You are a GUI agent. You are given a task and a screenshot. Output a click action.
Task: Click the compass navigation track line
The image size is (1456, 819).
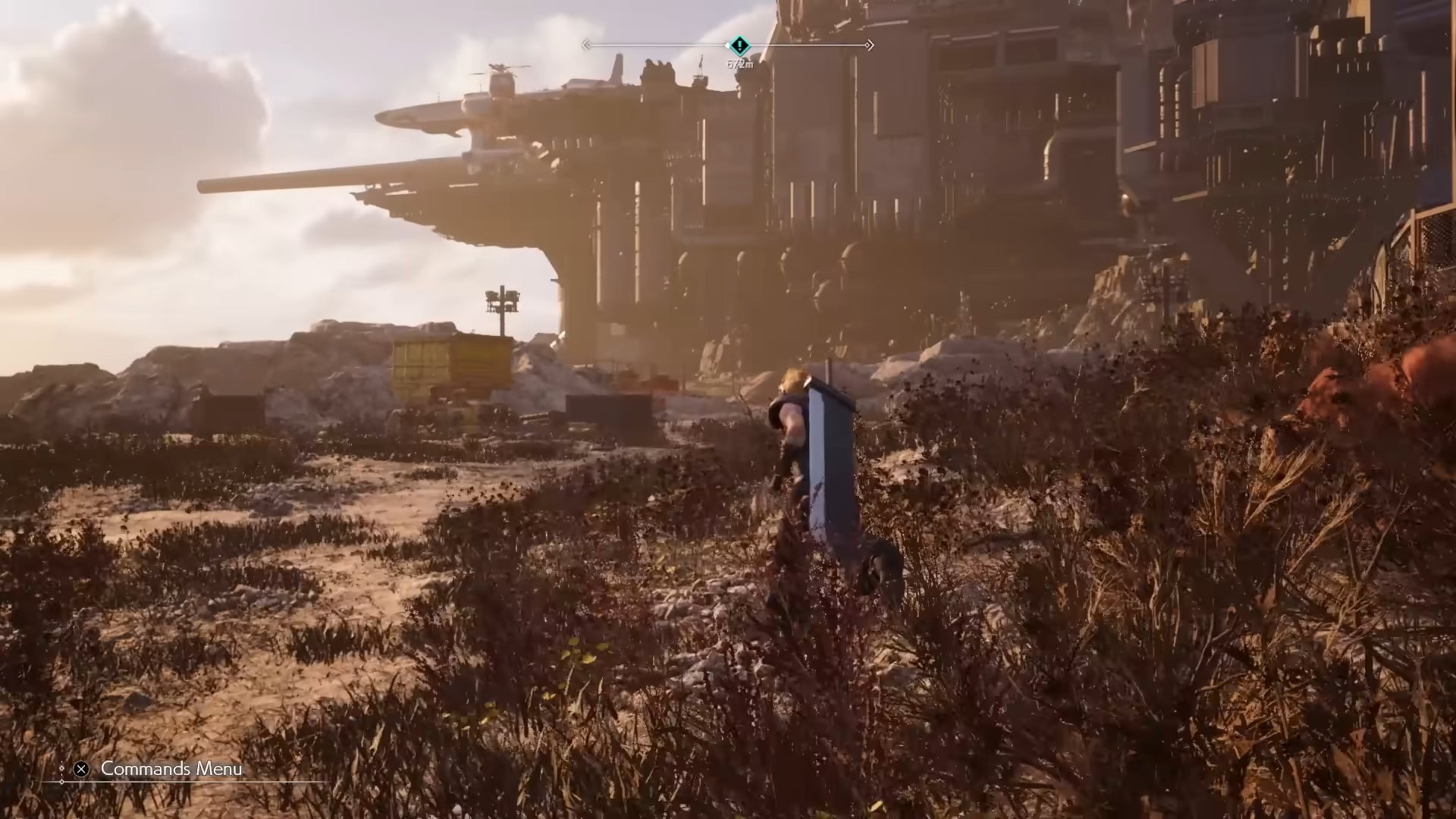tap(660, 45)
